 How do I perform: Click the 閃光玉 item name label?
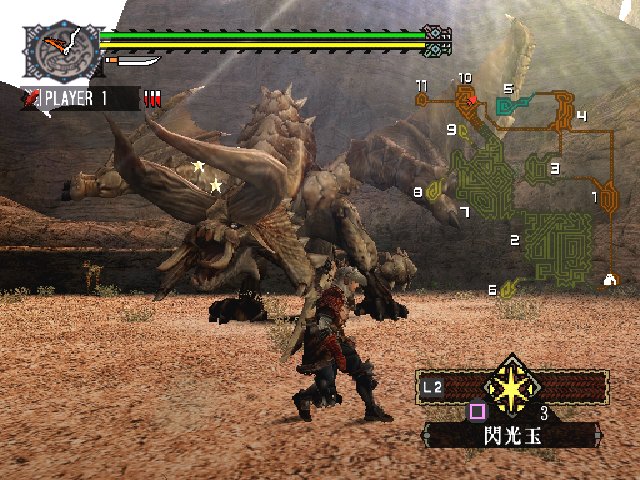click(x=510, y=434)
